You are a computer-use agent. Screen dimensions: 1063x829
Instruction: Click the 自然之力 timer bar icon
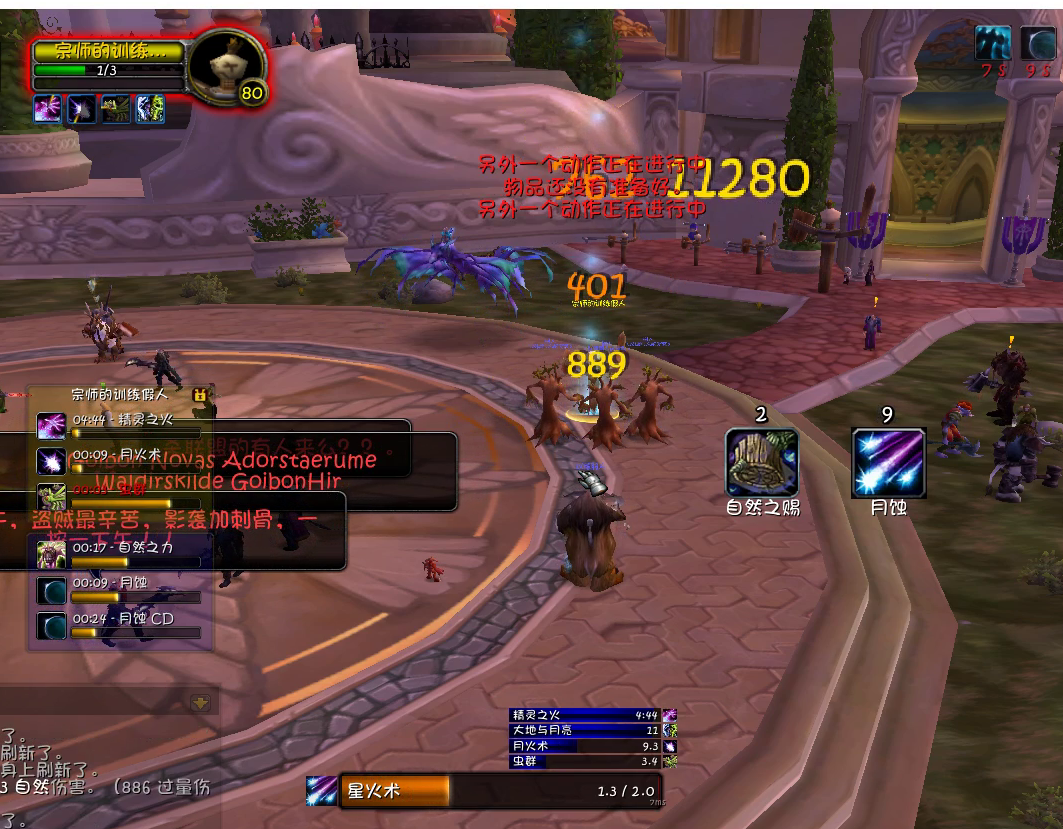coord(51,552)
